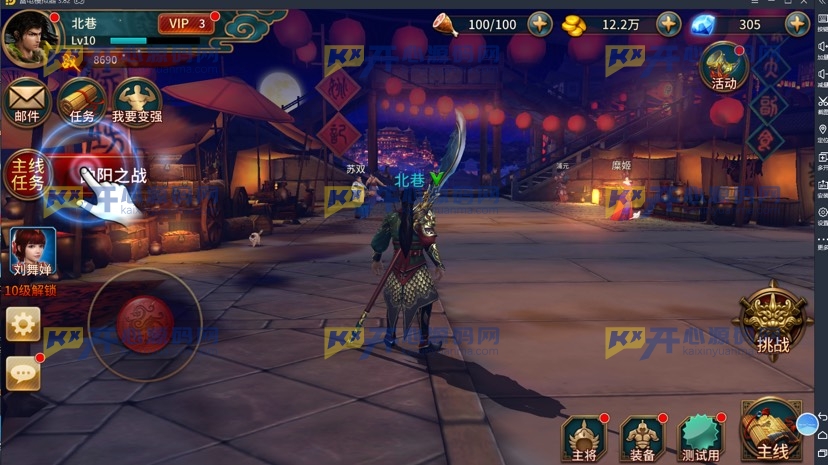Image resolution: width=828 pixels, height=465 pixels.
Task: Open the 任务 quest scroll
Action: (x=82, y=102)
